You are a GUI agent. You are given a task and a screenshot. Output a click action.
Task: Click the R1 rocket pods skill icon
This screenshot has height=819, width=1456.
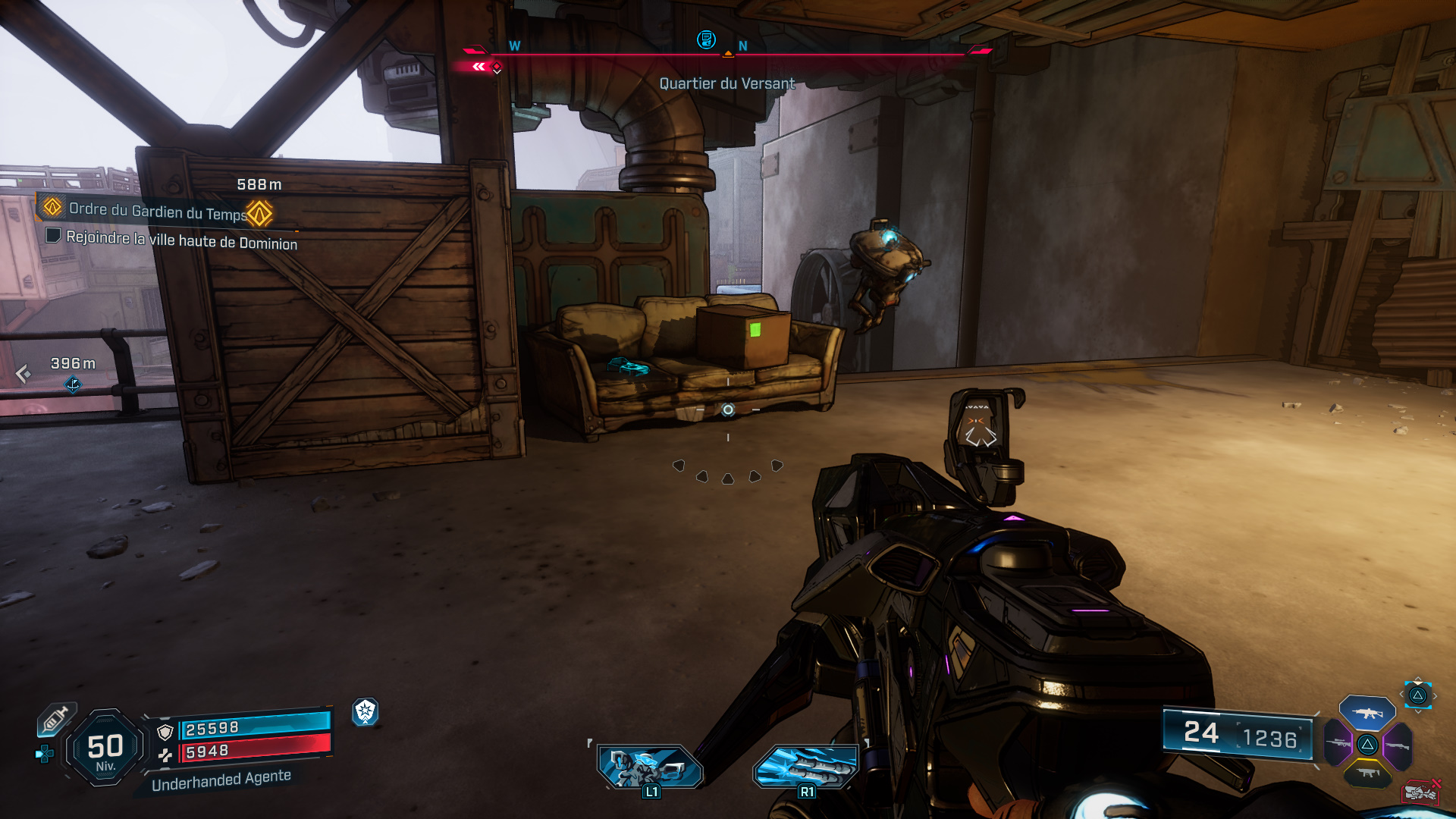pyautogui.click(x=806, y=766)
